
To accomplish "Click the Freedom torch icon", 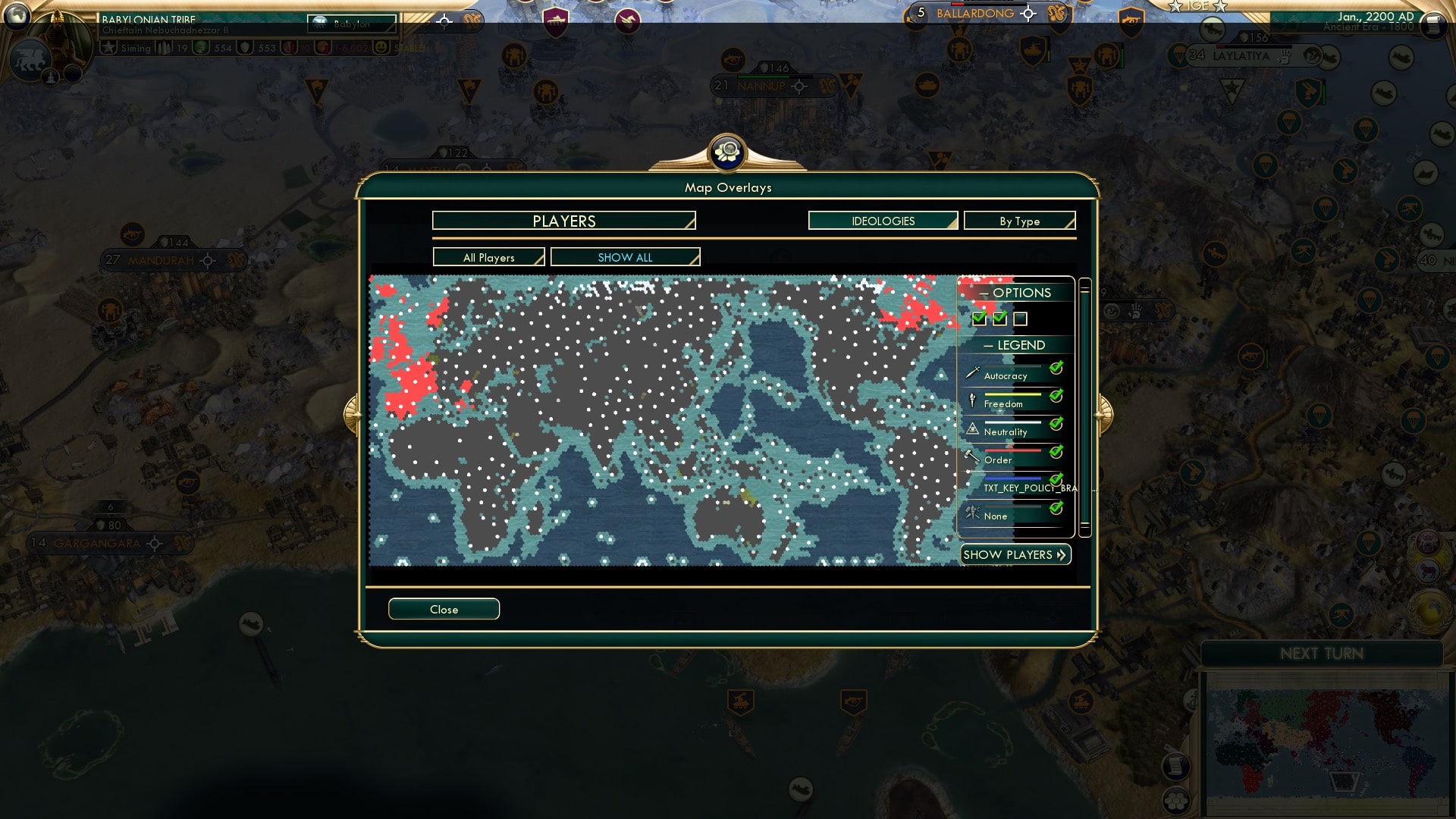I will pos(971,401).
